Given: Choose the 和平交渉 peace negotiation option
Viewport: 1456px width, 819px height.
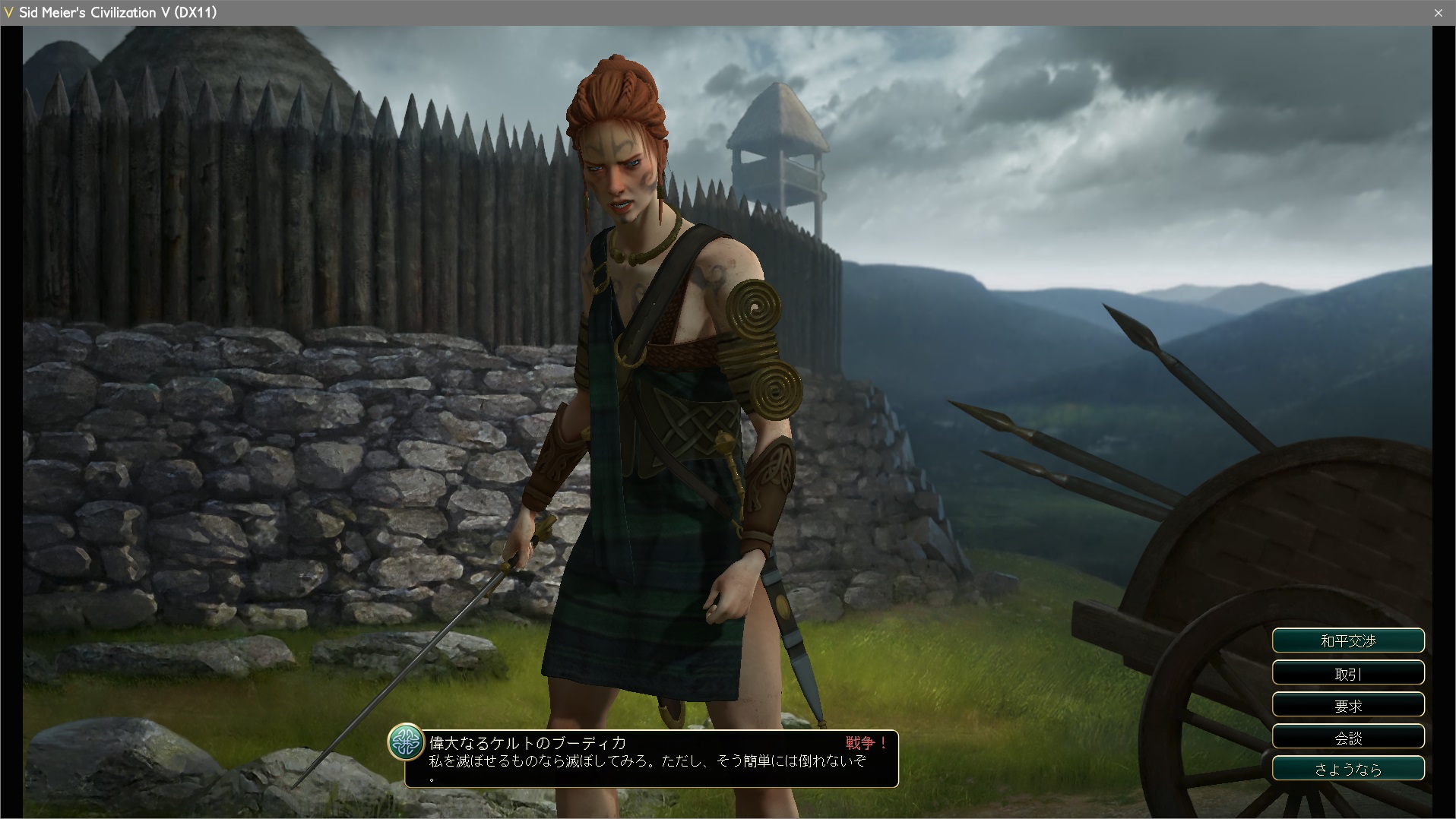Looking at the screenshot, I should (x=1348, y=640).
